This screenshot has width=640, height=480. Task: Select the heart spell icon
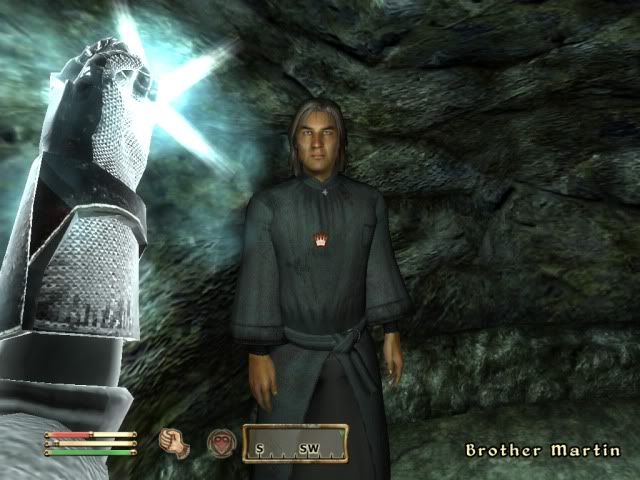click(x=220, y=443)
